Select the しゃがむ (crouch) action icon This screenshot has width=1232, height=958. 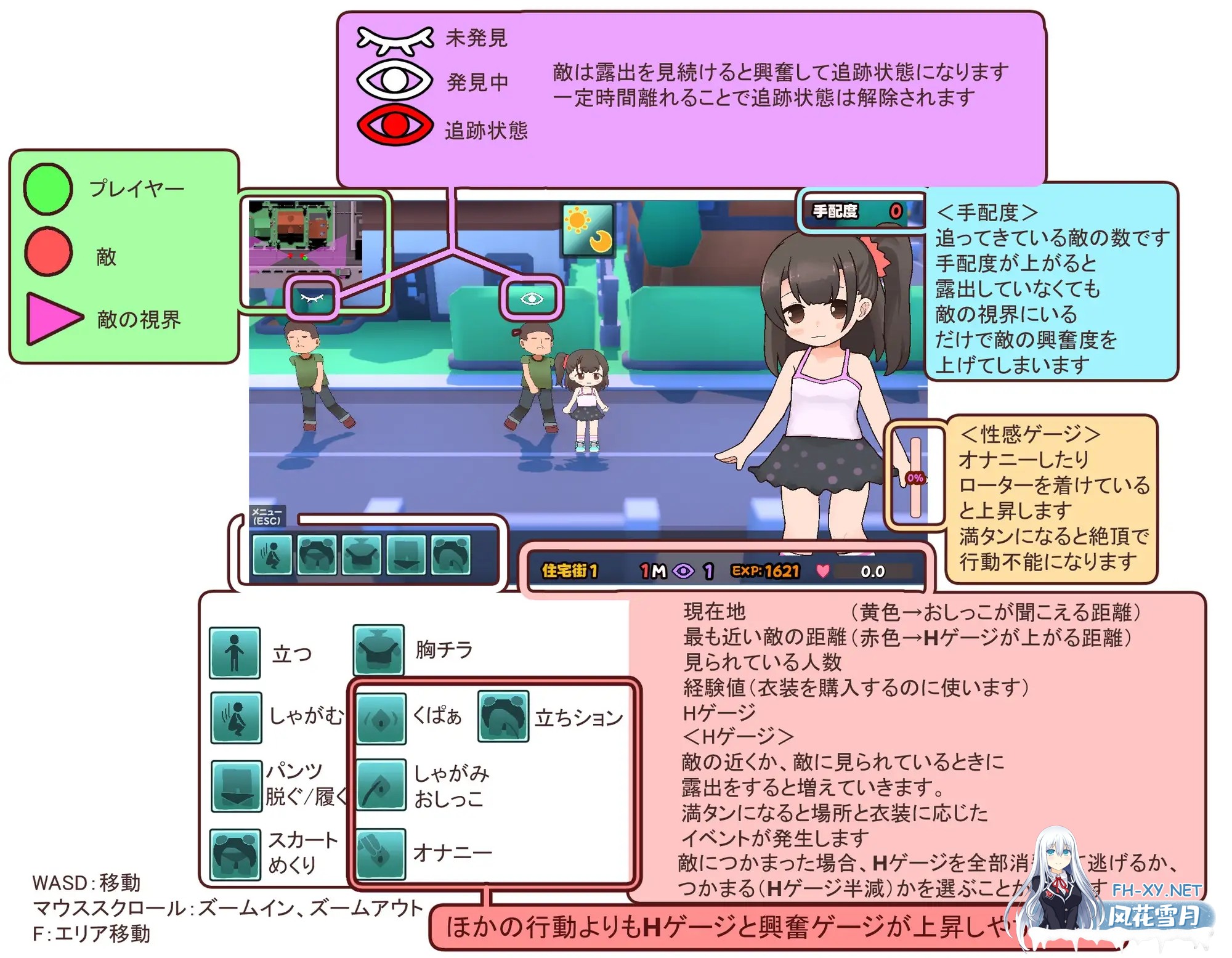235,718
